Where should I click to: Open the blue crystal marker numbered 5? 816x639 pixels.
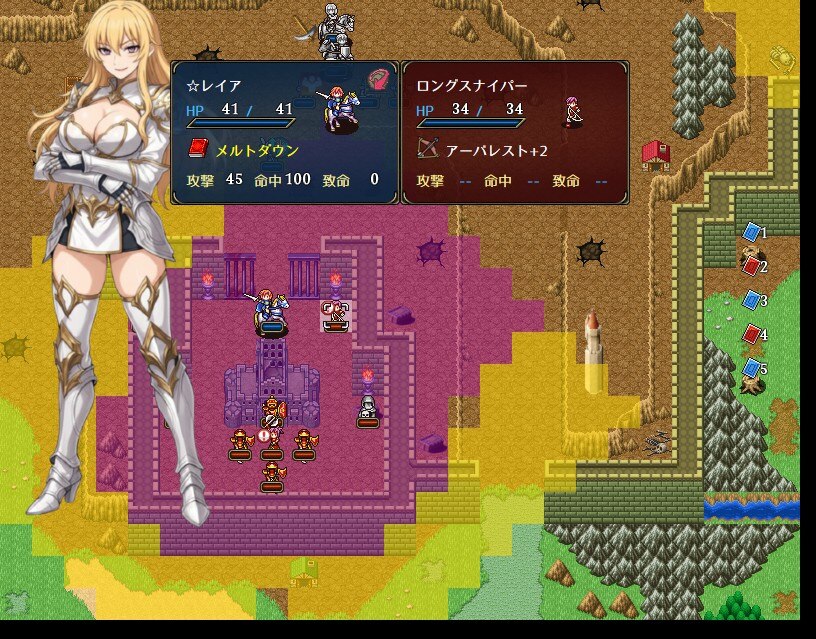[752, 368]
